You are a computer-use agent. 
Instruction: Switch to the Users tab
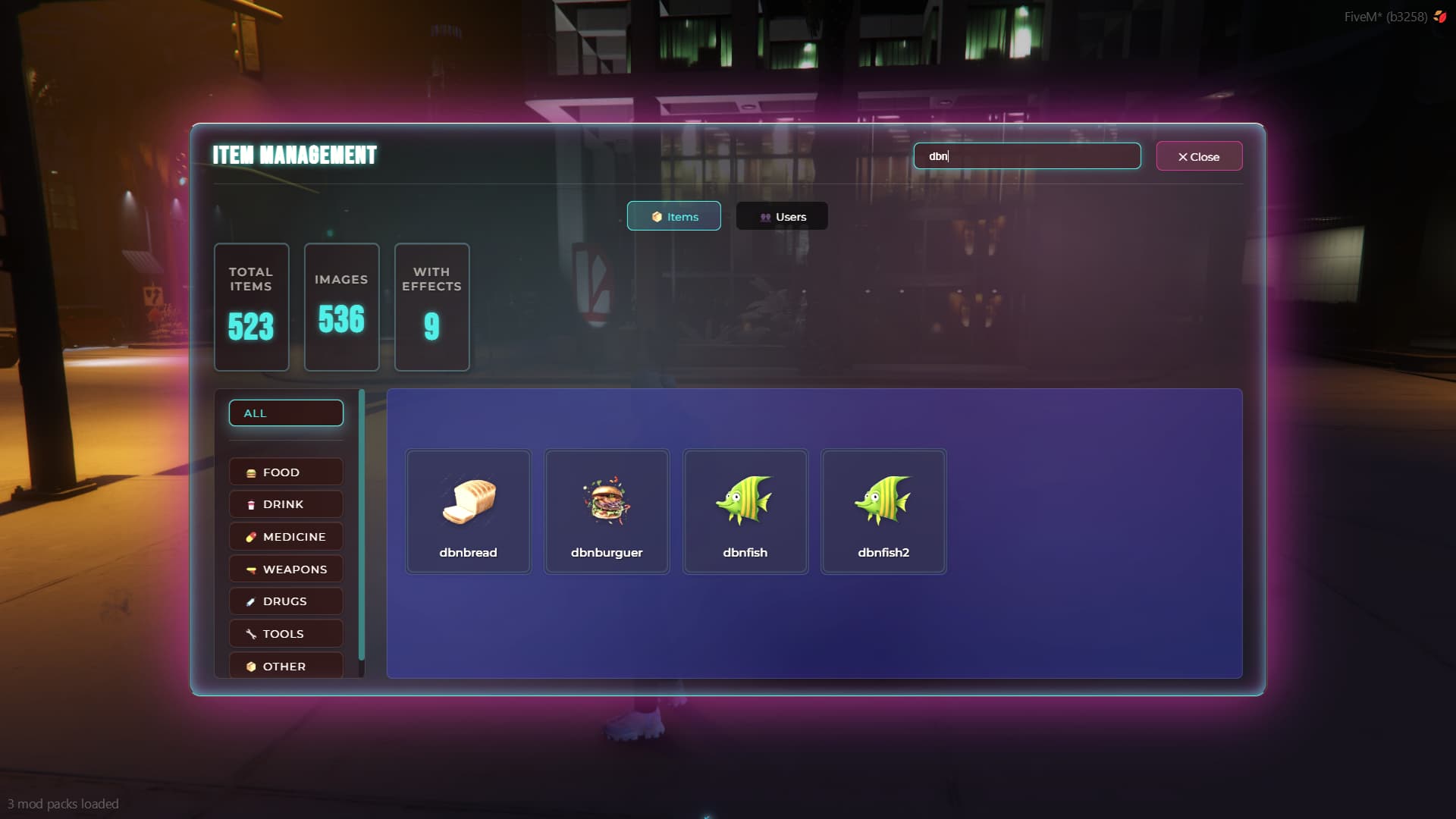click(x=781, y=216)
